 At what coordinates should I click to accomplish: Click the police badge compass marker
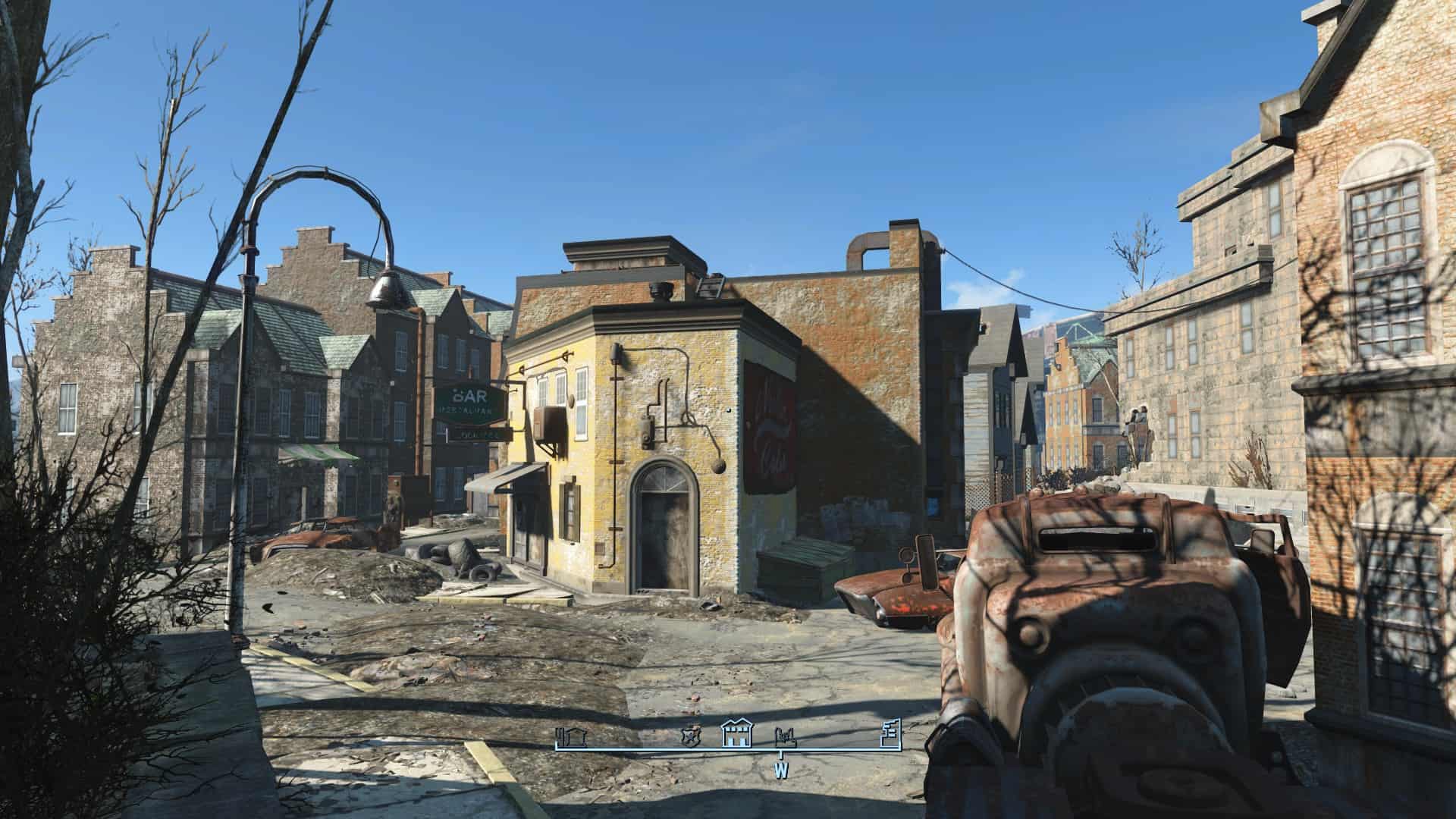click(689, 736)
